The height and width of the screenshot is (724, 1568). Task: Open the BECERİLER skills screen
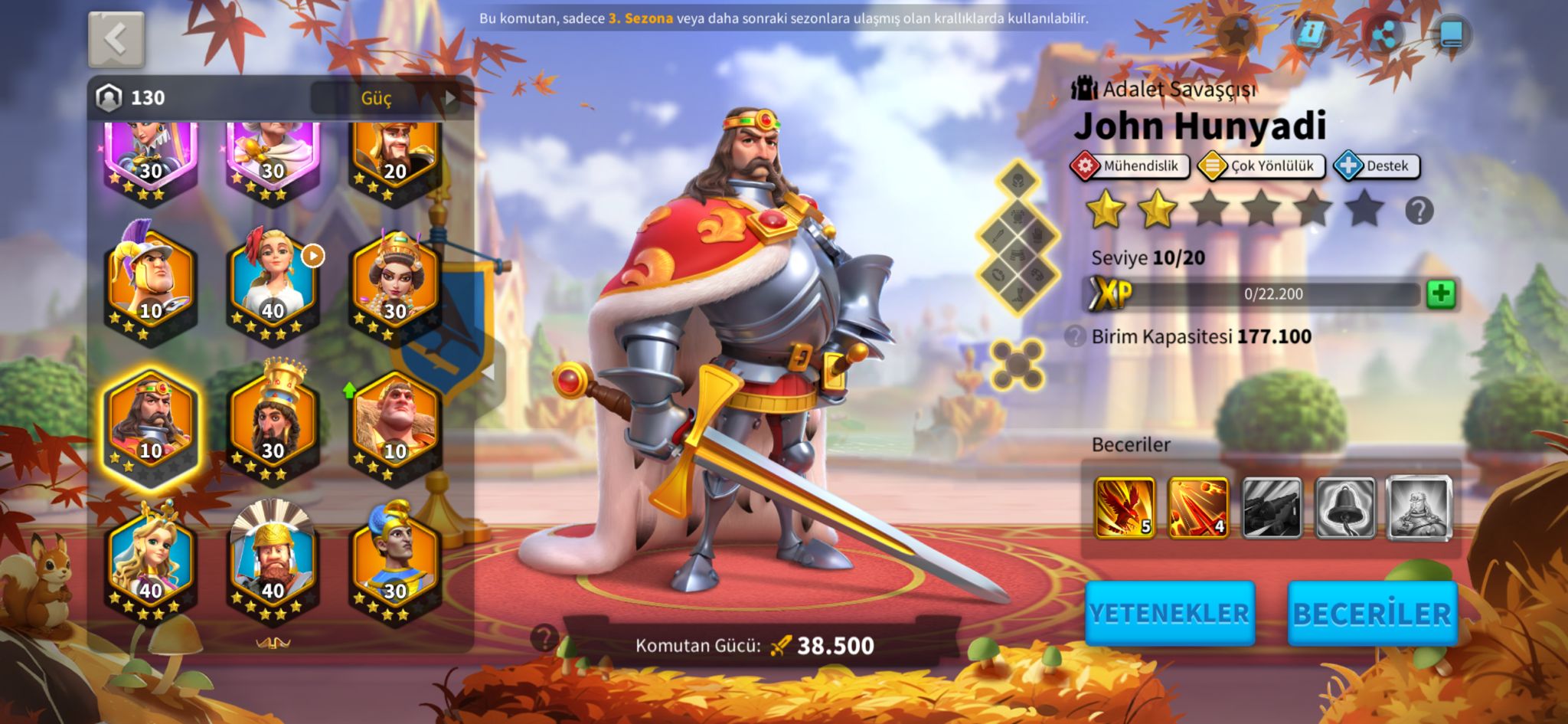coord(1372,613)
